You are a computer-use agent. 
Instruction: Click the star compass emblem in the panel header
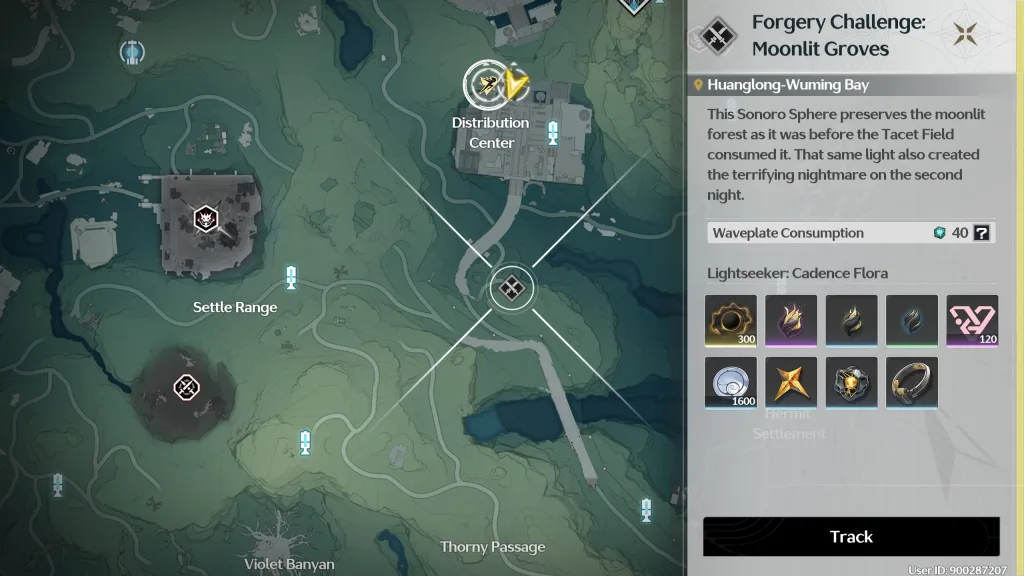(965, 36)
